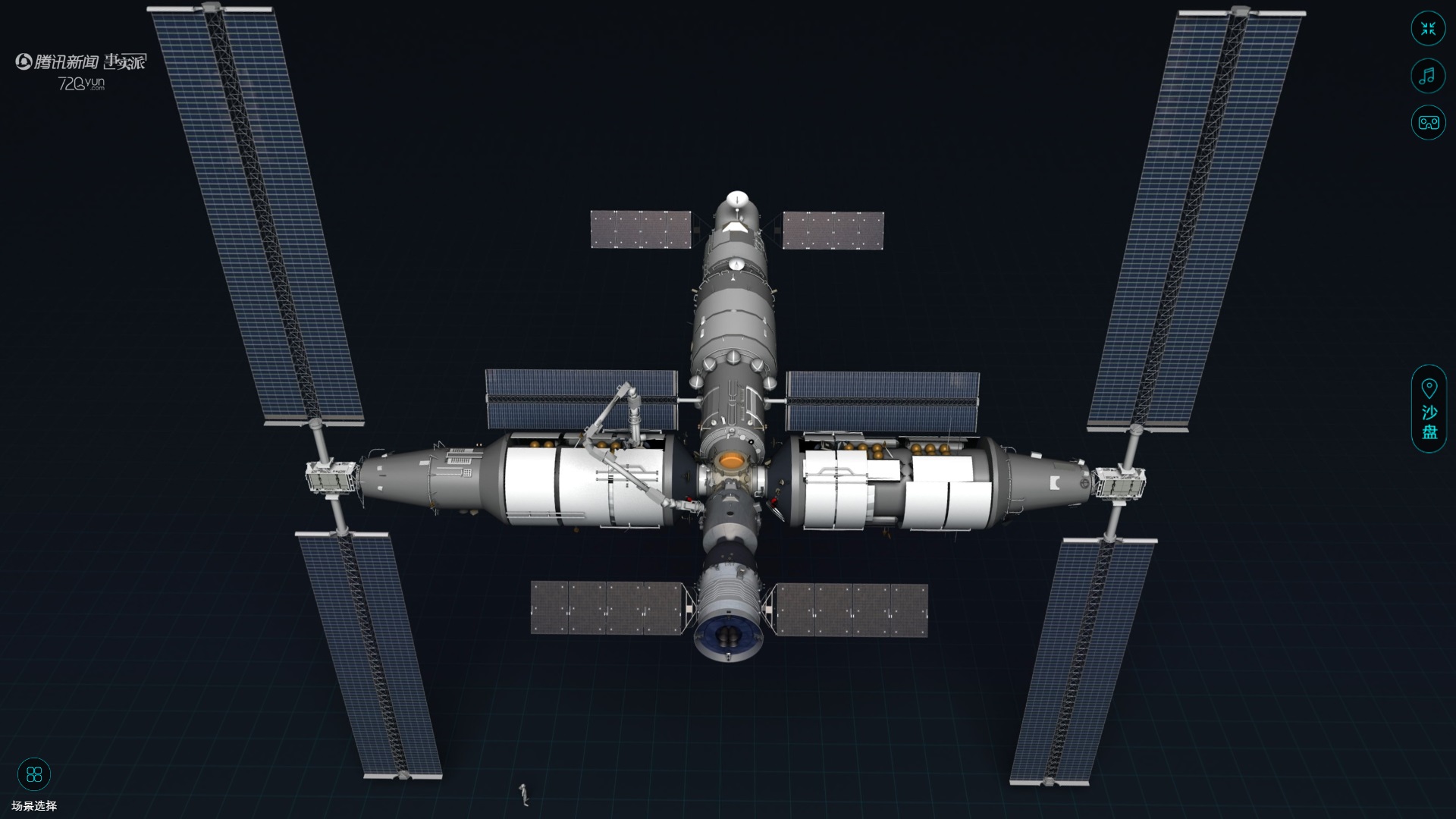
Task: Activate VR goggles viewing mode
Action: [x=1428, y=122]
